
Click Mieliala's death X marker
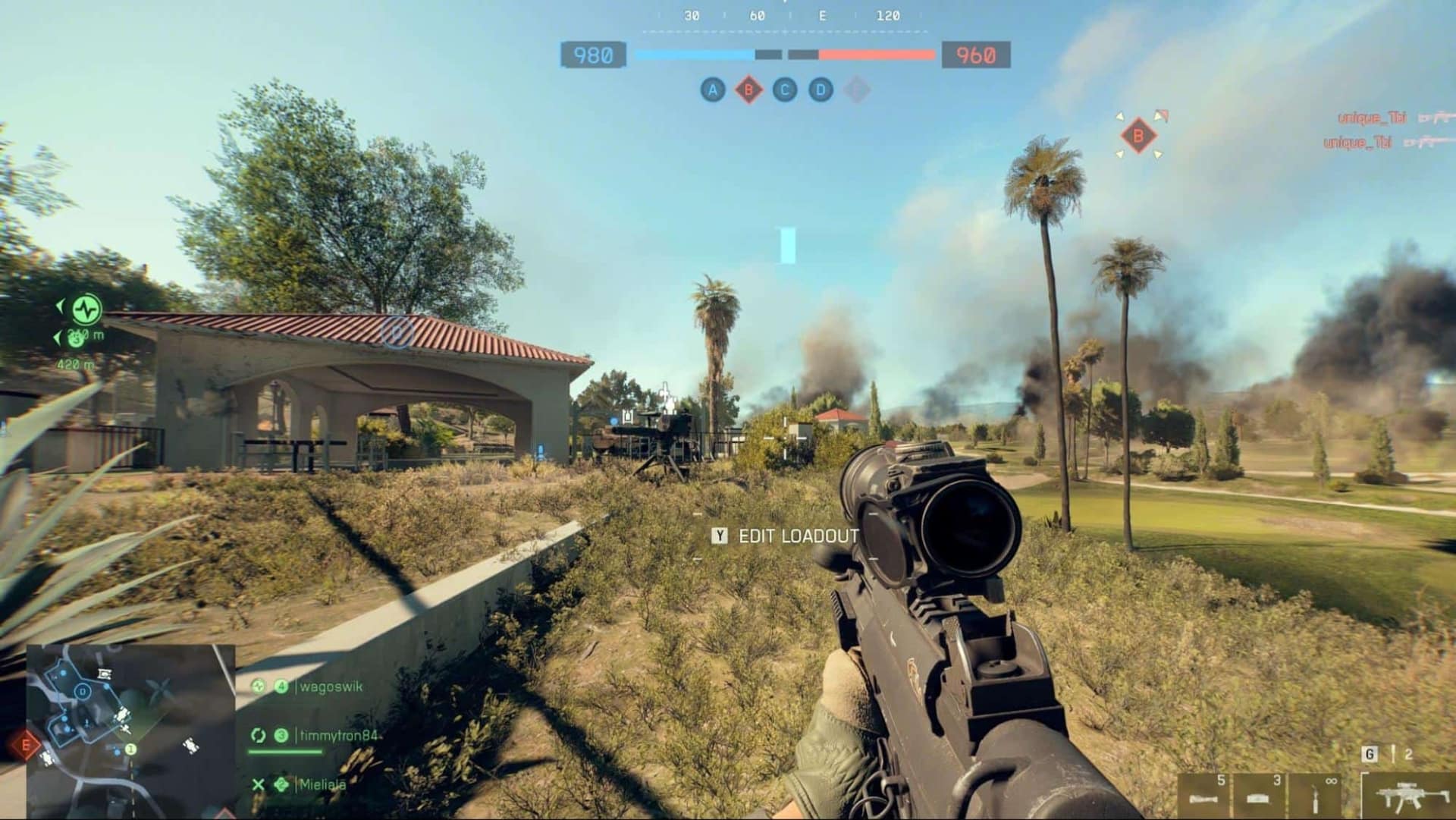pos(259,783)
